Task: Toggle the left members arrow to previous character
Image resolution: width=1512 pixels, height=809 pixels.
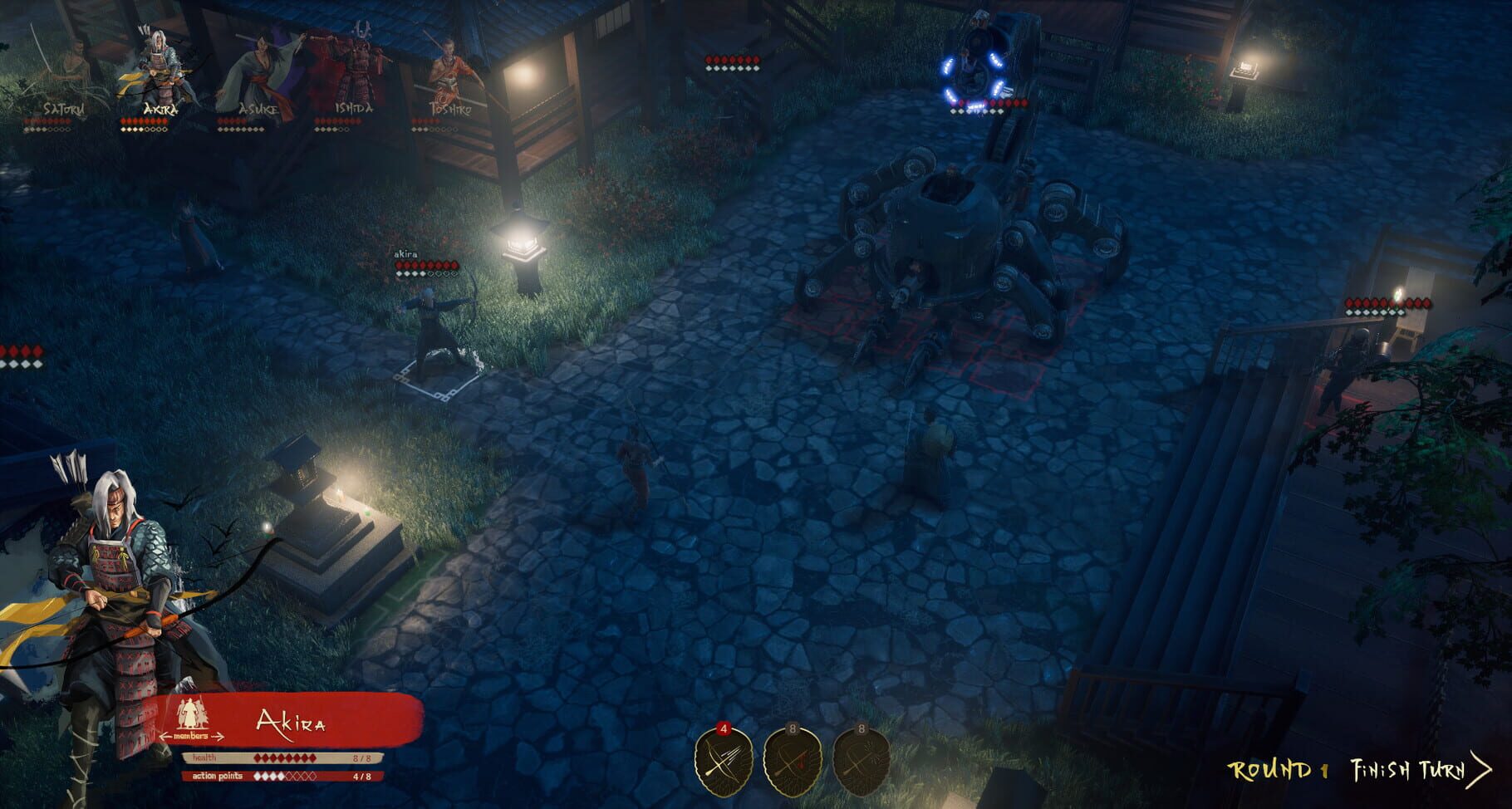Action: point(165,736)
